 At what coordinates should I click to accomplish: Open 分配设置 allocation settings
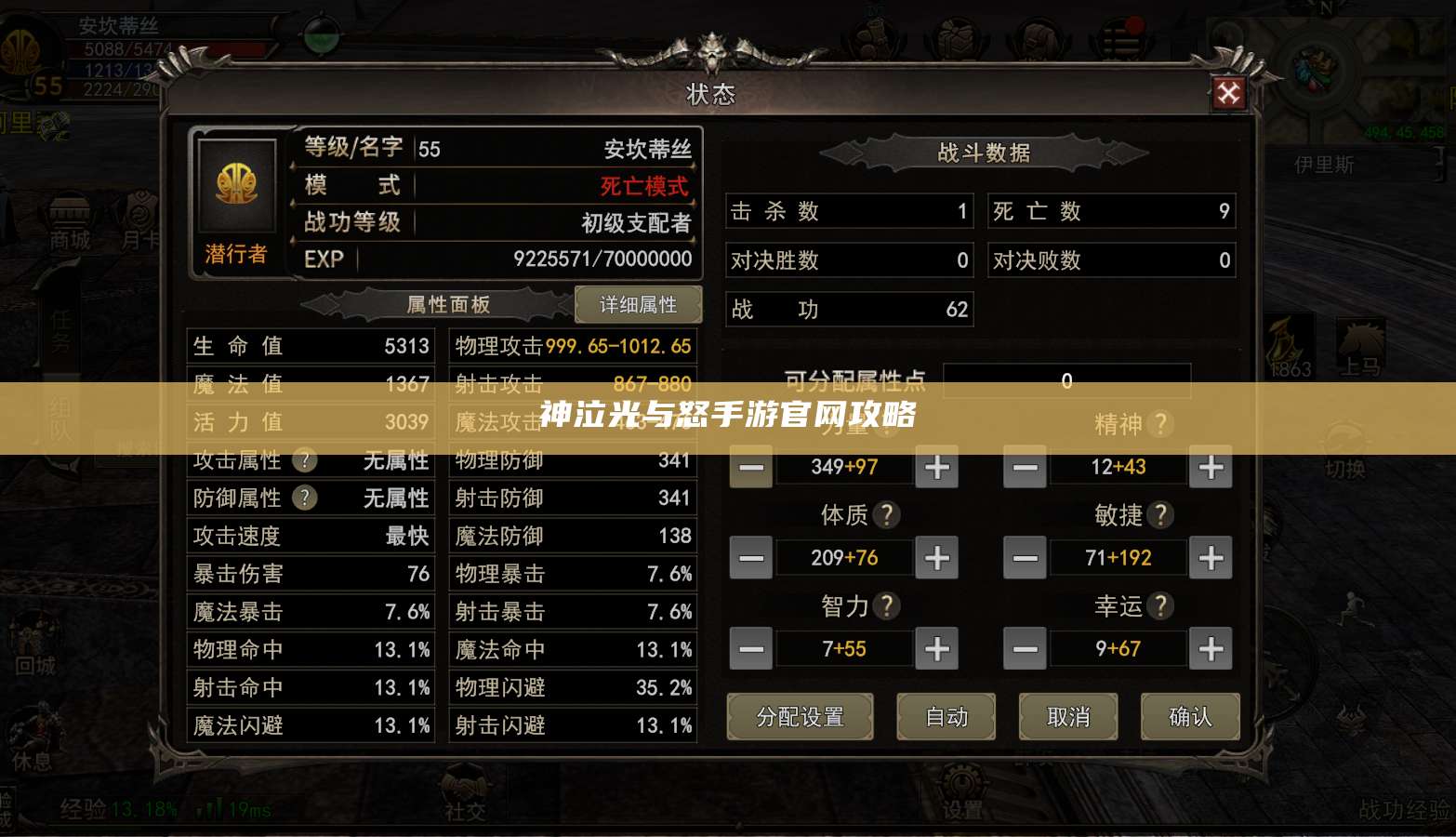pos(800,717)
